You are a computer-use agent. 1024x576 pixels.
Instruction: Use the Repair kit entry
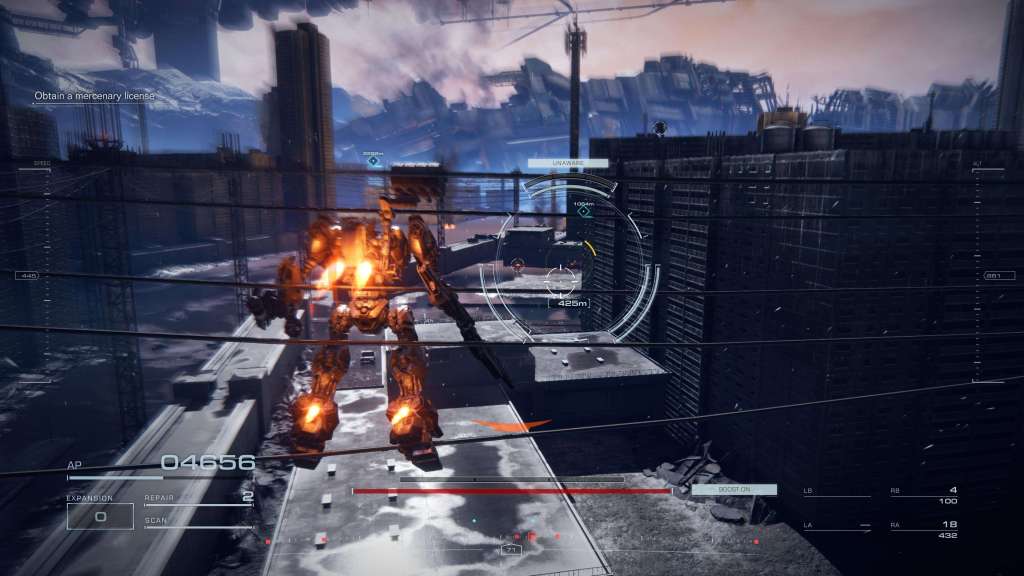tap(197, 498)
